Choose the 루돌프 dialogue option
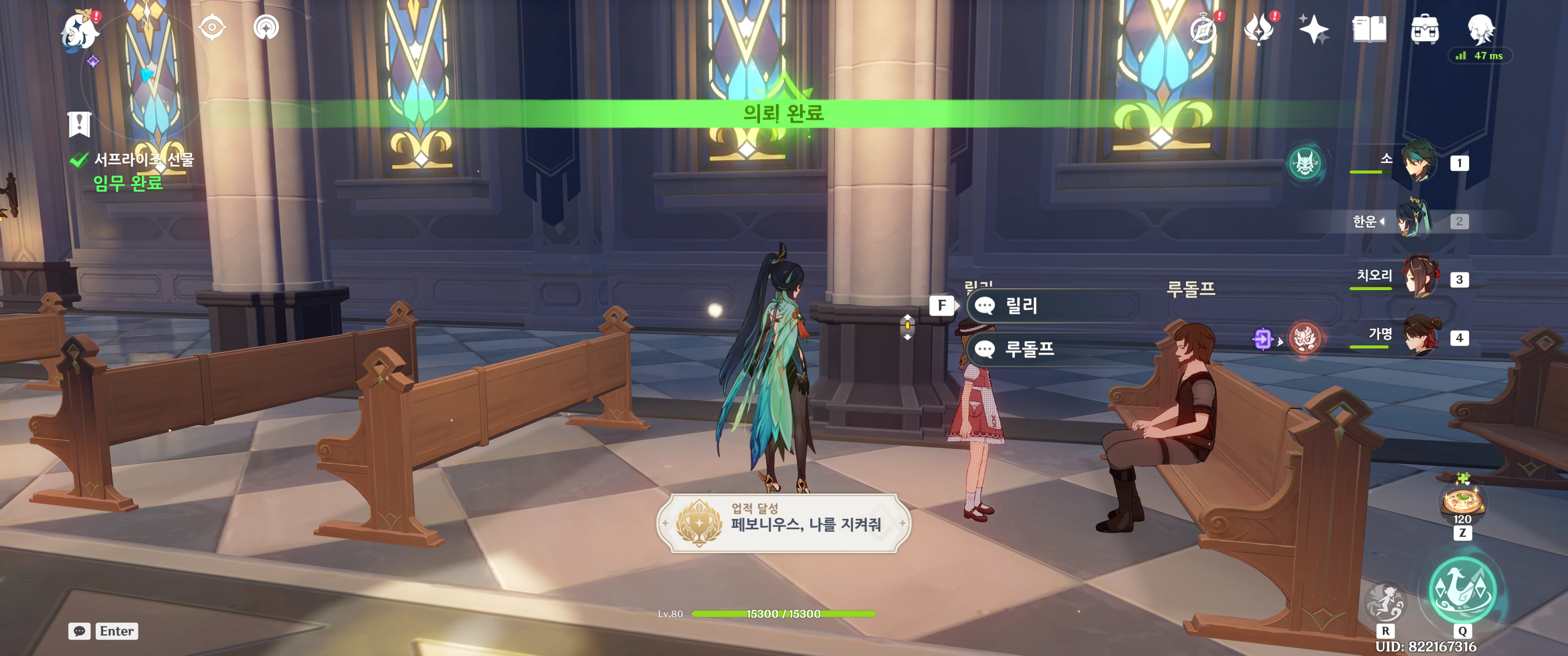The width and height of the screenshot is (1568, 656). [x=1052, y=348]
